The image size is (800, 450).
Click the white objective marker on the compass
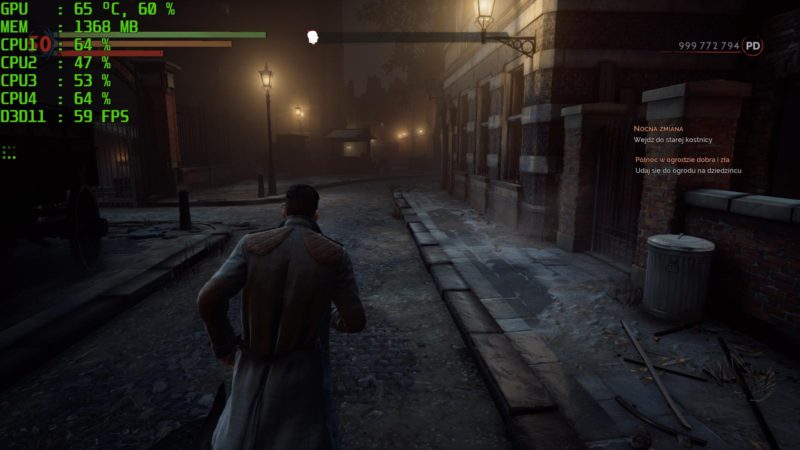point(313,38)
